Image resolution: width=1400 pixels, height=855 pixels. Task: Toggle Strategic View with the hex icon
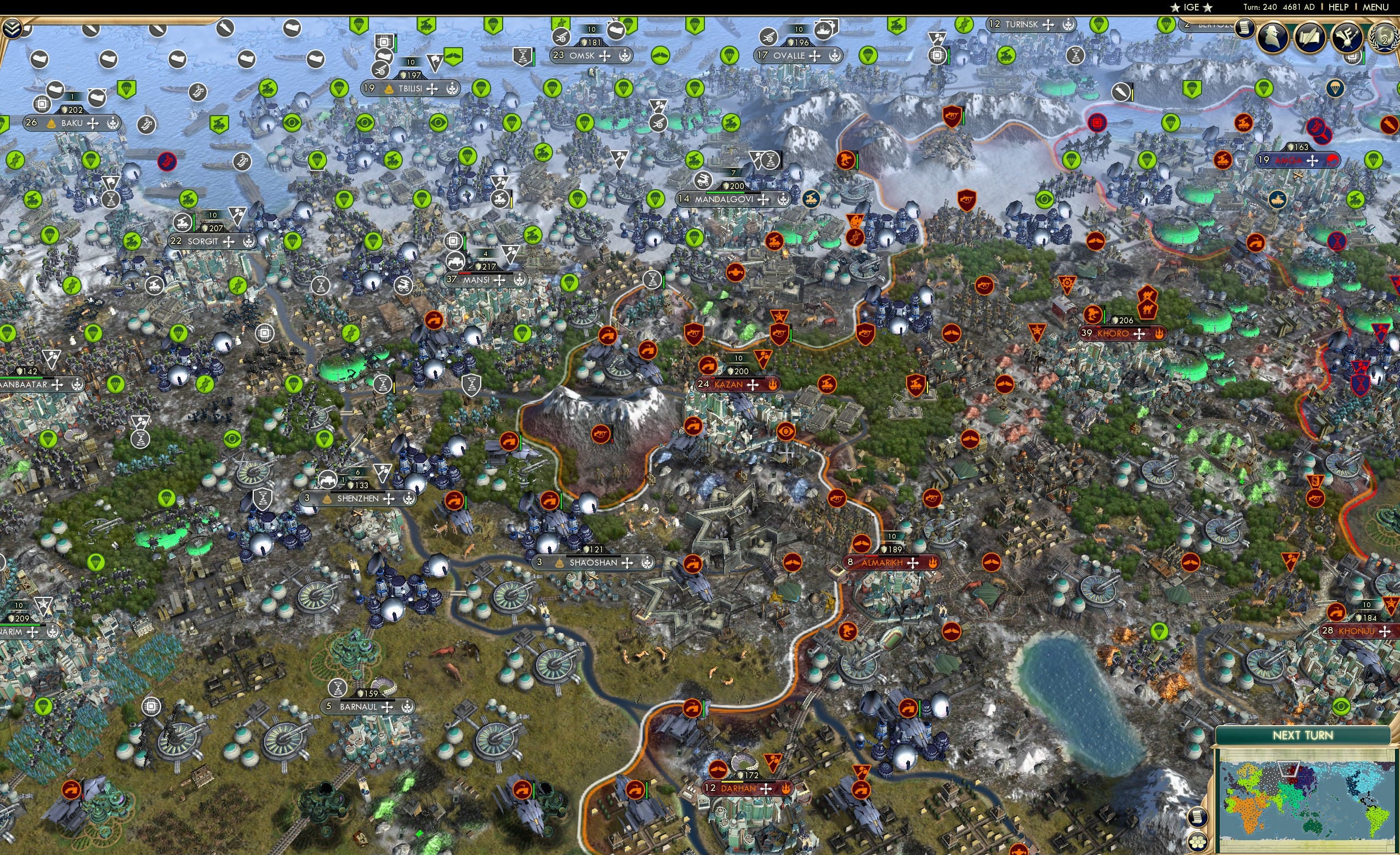[1198, 841]
